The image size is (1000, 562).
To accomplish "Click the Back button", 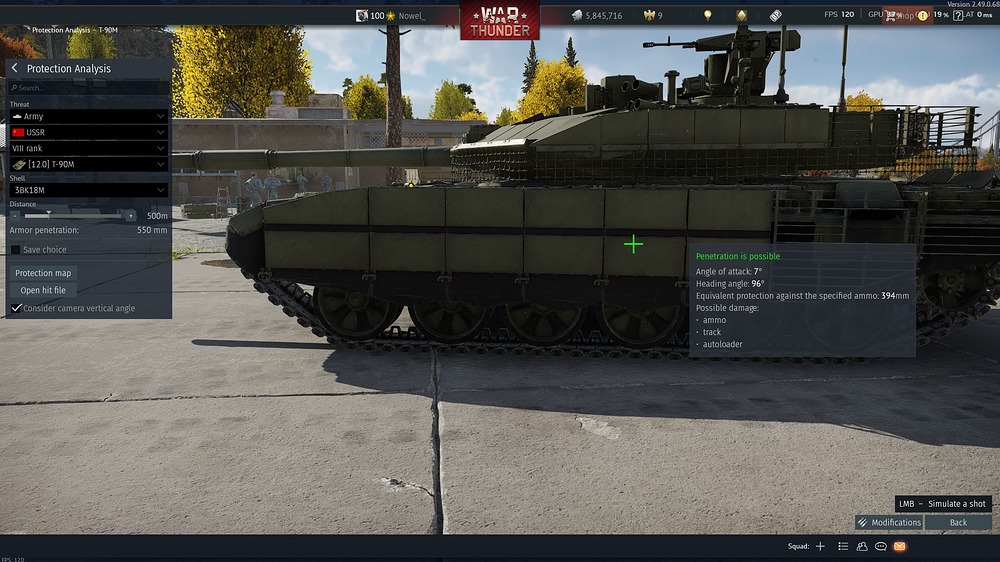I will coord(958,522).
